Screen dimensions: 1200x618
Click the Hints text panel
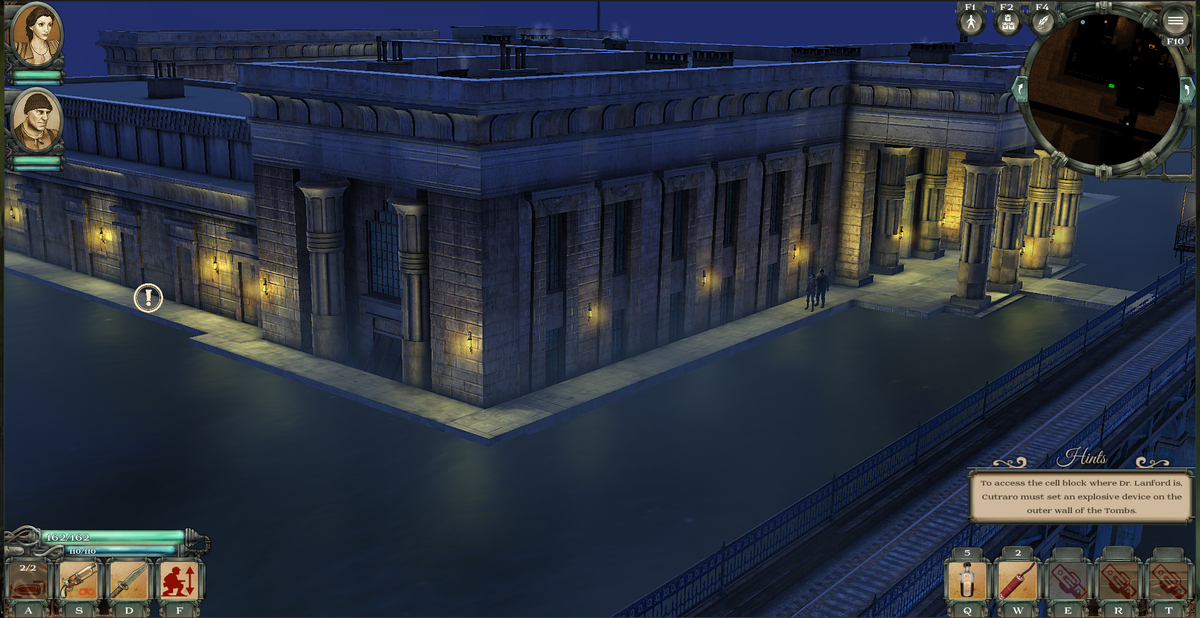click(1082, 496)
